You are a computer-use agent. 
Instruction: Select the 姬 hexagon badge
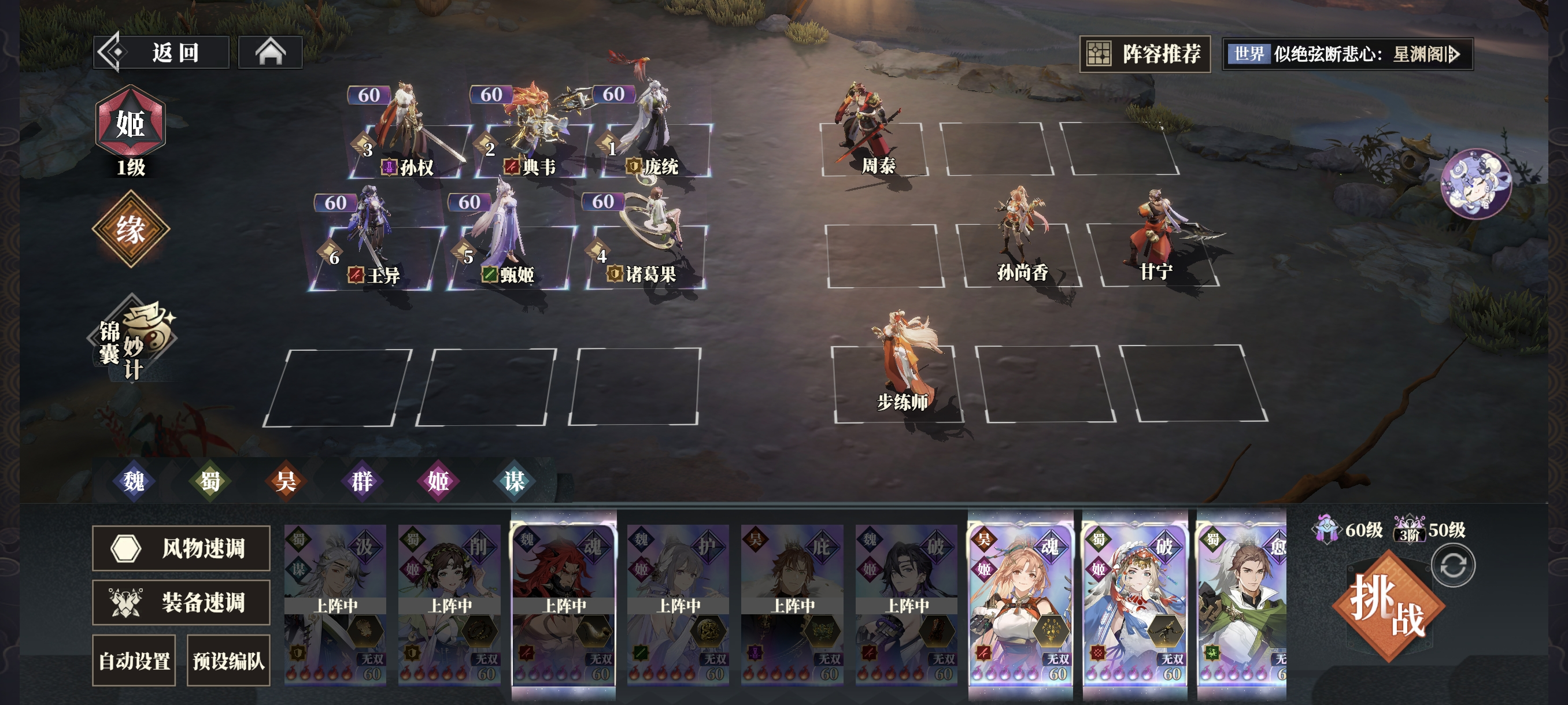pos(130,122)
